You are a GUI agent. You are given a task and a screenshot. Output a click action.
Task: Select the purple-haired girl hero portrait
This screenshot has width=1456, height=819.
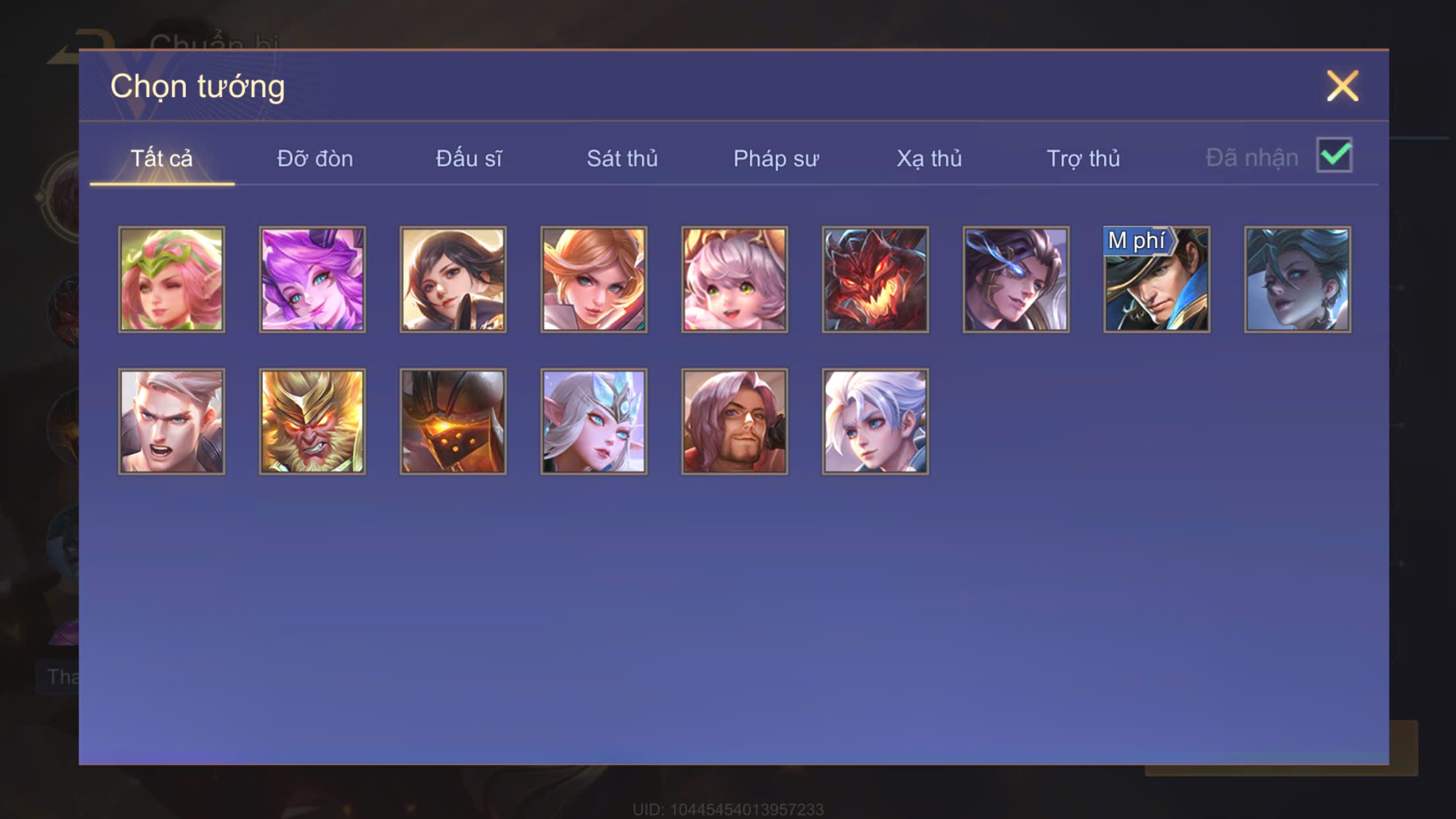pos(312,280)
